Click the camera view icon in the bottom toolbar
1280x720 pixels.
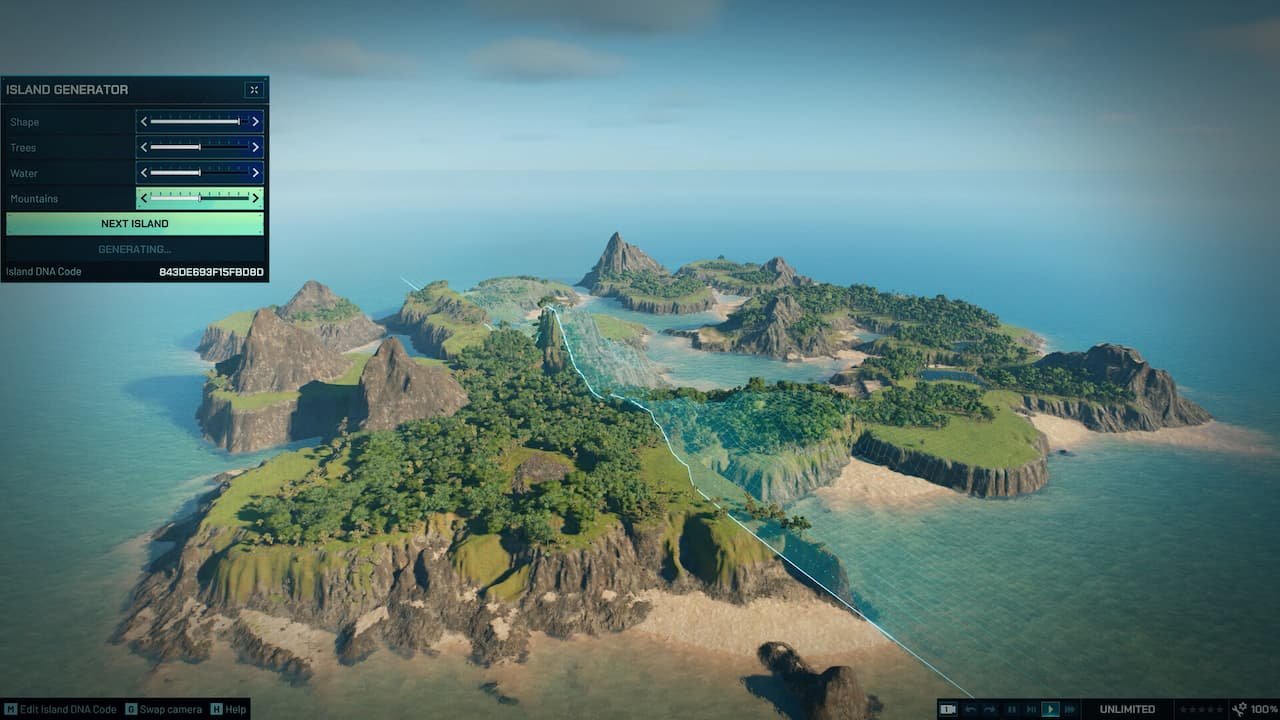(948, 709)
